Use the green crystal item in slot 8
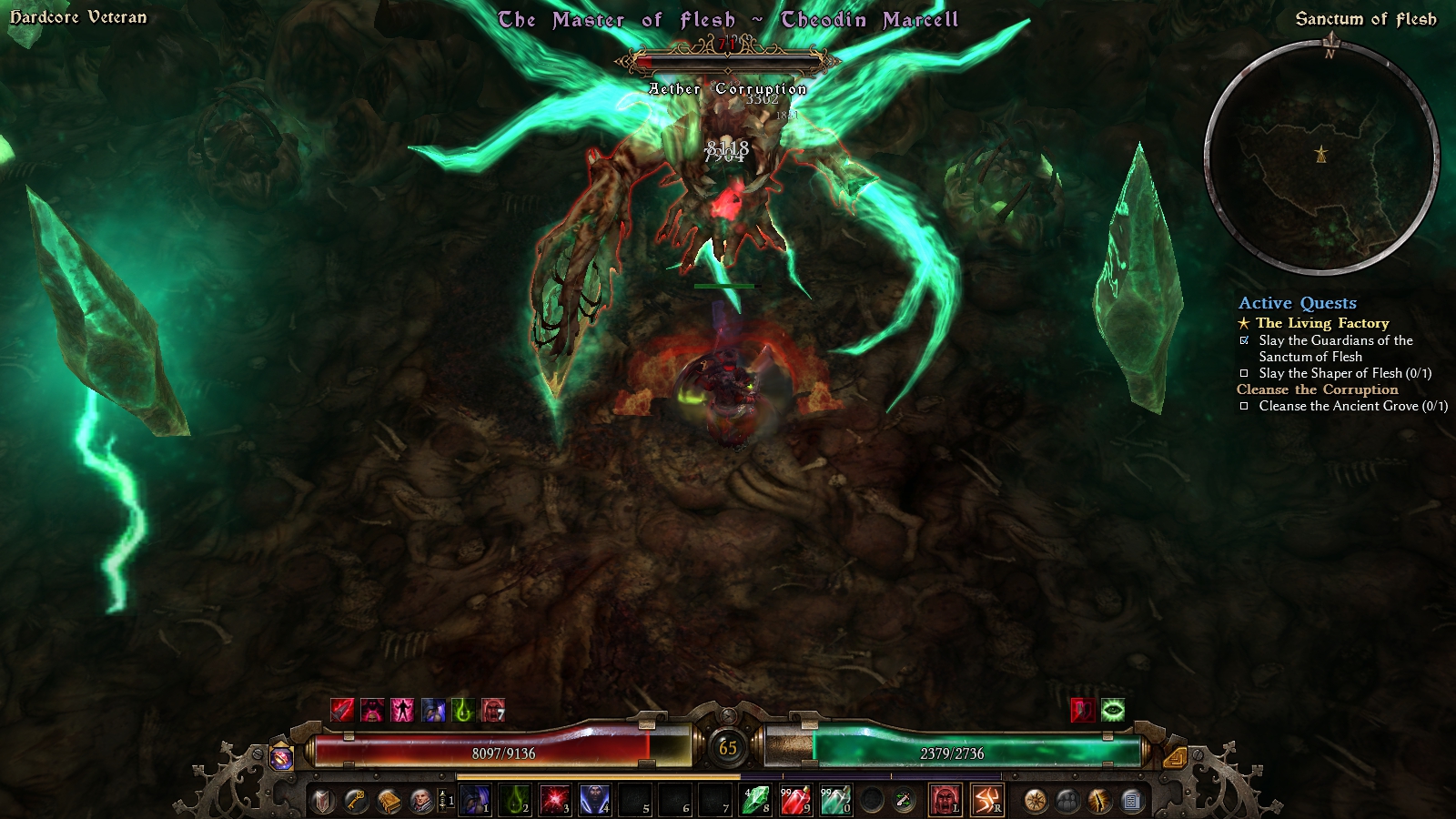The image size is (1456, 819). point(754,801)
